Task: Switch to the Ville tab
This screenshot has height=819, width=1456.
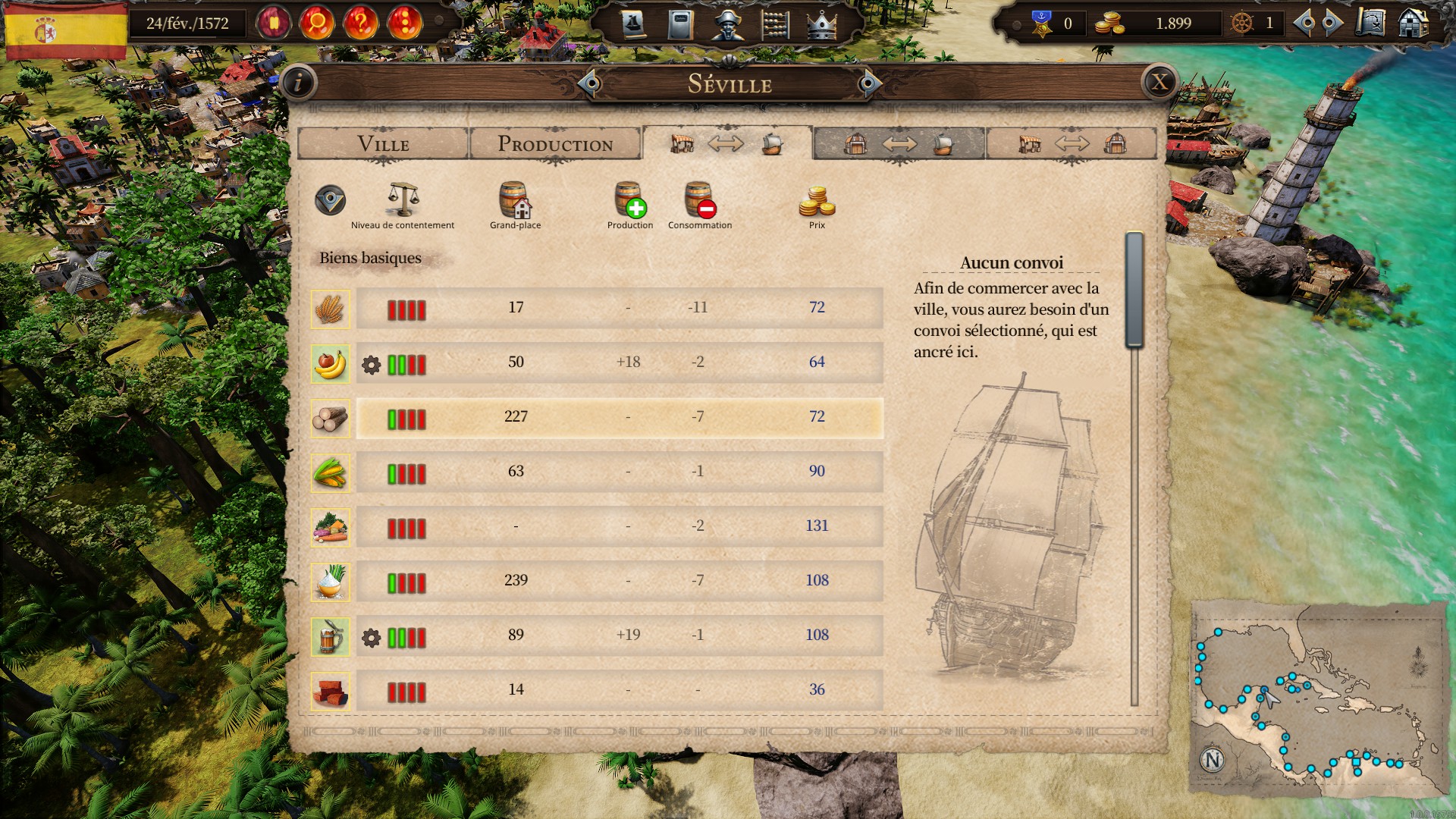Action: [x=383, y=144]
